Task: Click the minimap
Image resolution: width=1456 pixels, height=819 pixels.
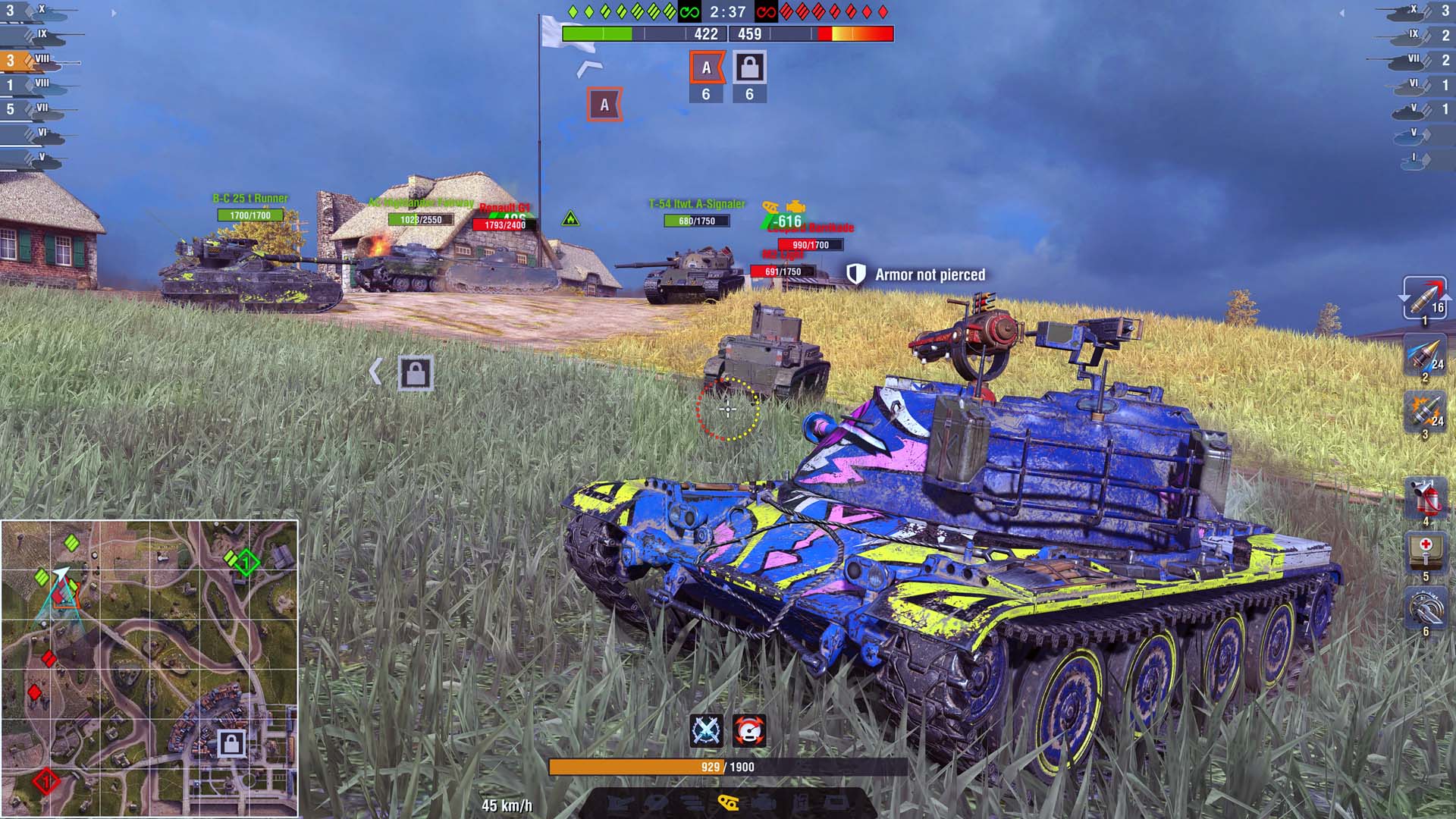Action: click(149, 668)
